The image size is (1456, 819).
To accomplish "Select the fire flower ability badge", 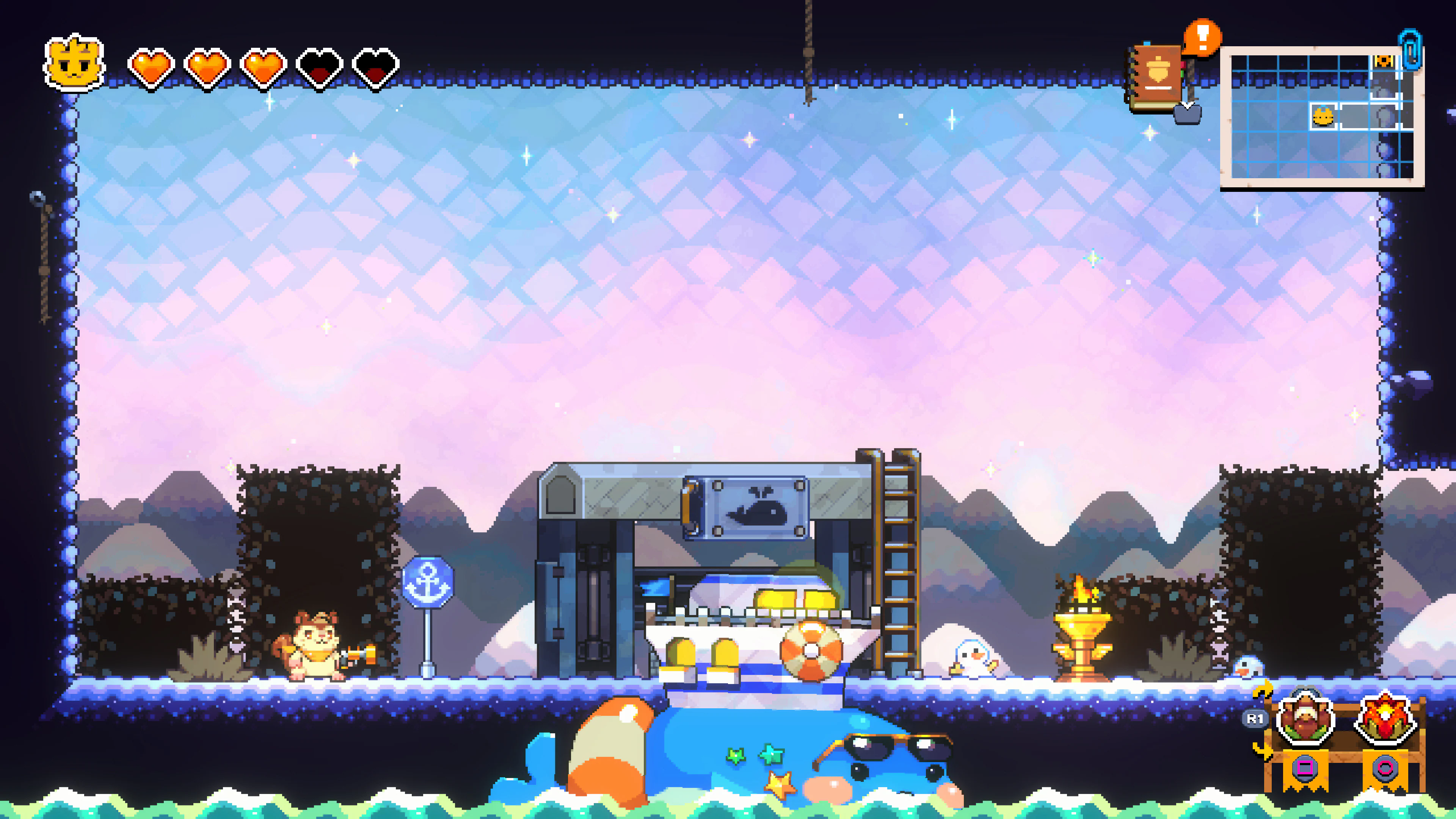I will pos(1387,717).
